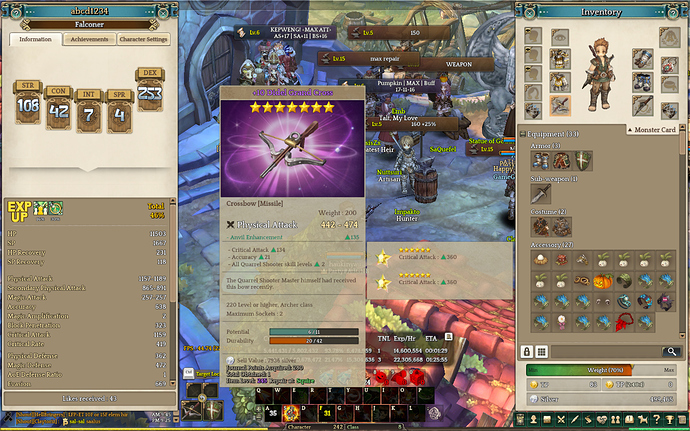690x431 pixels.
Task: Switch to the Achievements tab
Action: (90, 39)
